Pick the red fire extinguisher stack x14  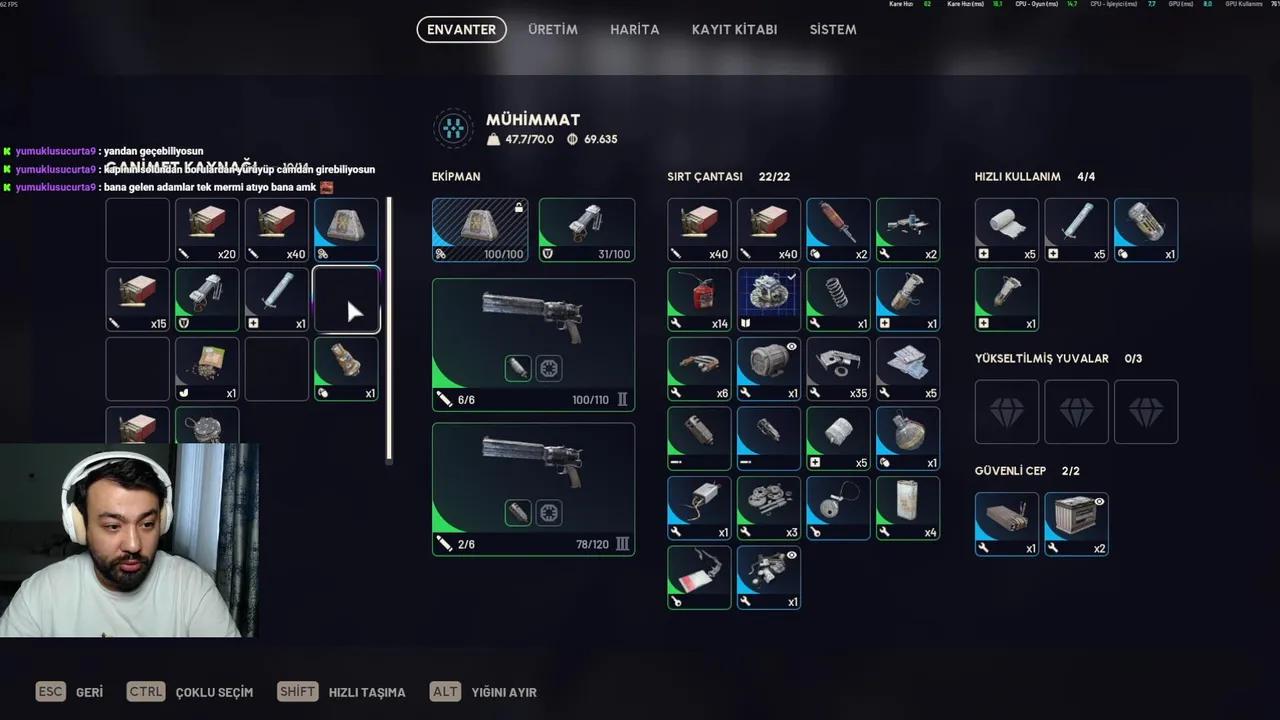point(699,299)
